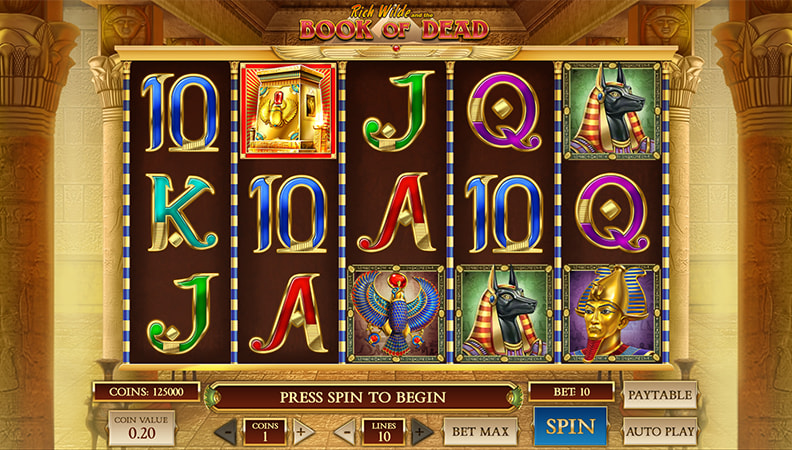This screenshot has width=792, height=450.
Task: Start the reels with the SPIN button
Action: [570, 427]
